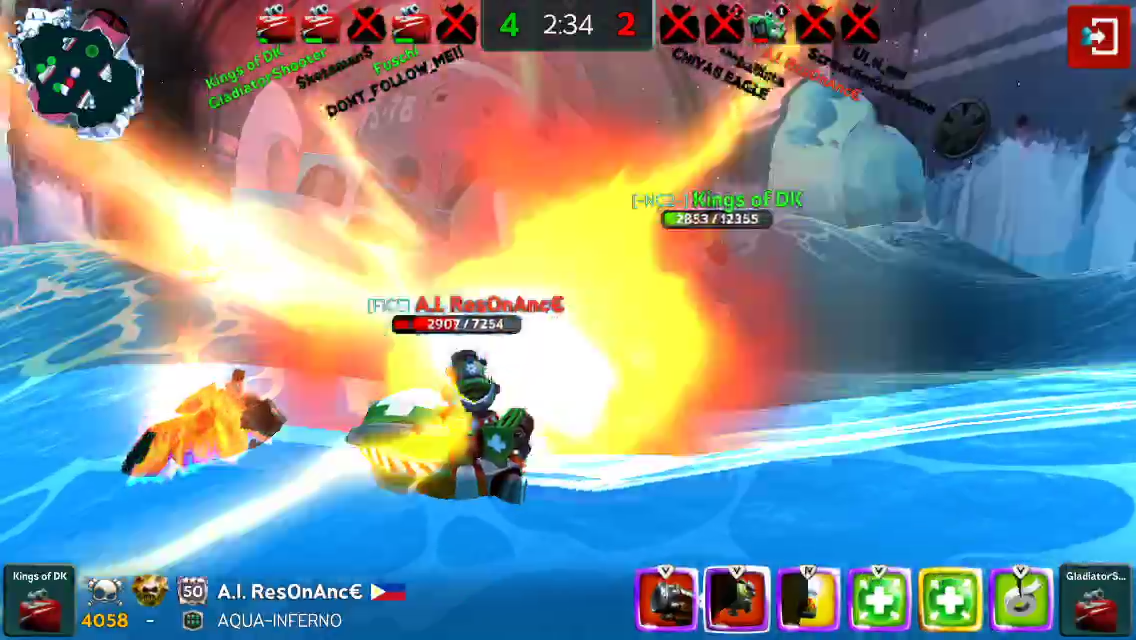The height and width of the screenshot is (640, 1136).
Task: Select the gold-bordered green cross repair slot
Action: pyautogui.click(x=950, y=600)
